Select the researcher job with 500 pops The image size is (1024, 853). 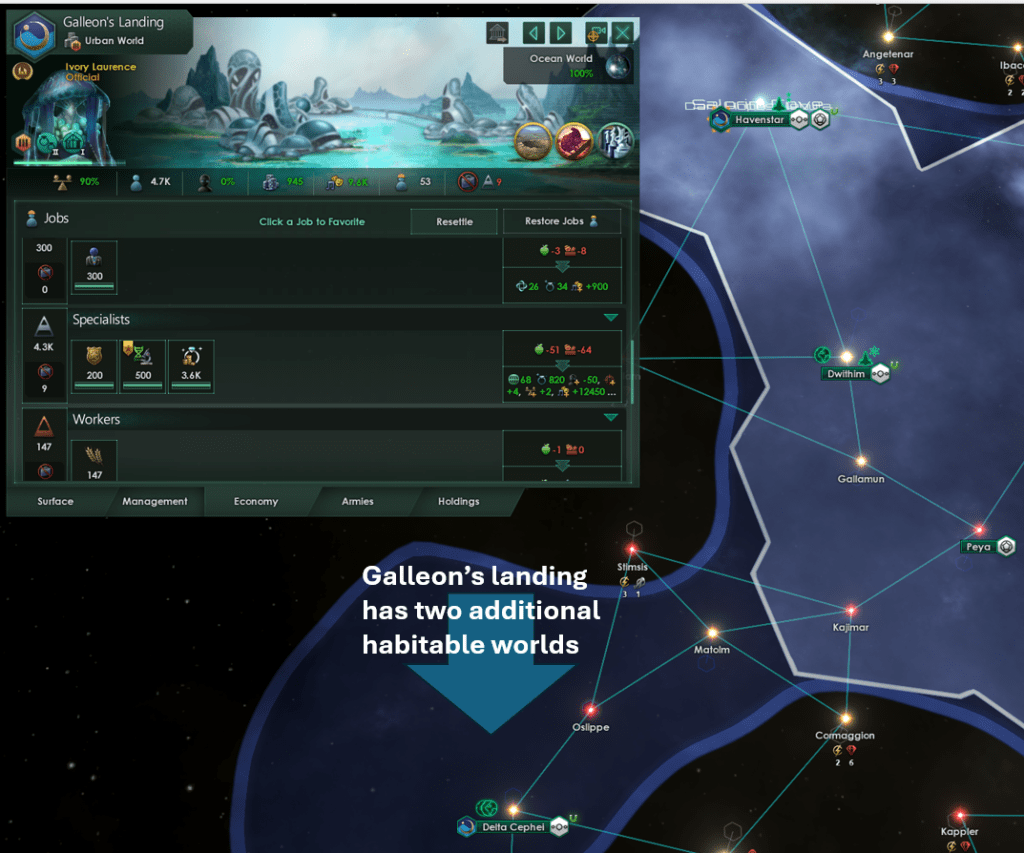pos(143,364)
